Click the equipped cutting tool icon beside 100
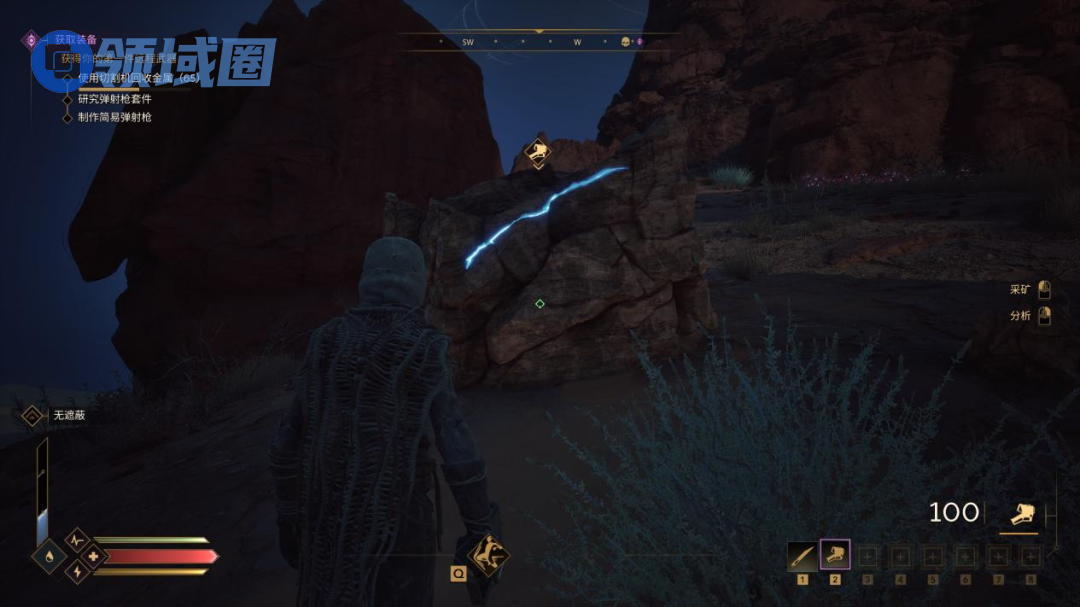1080x607 pixels. pyautogui.click(x=1020, y=514)
